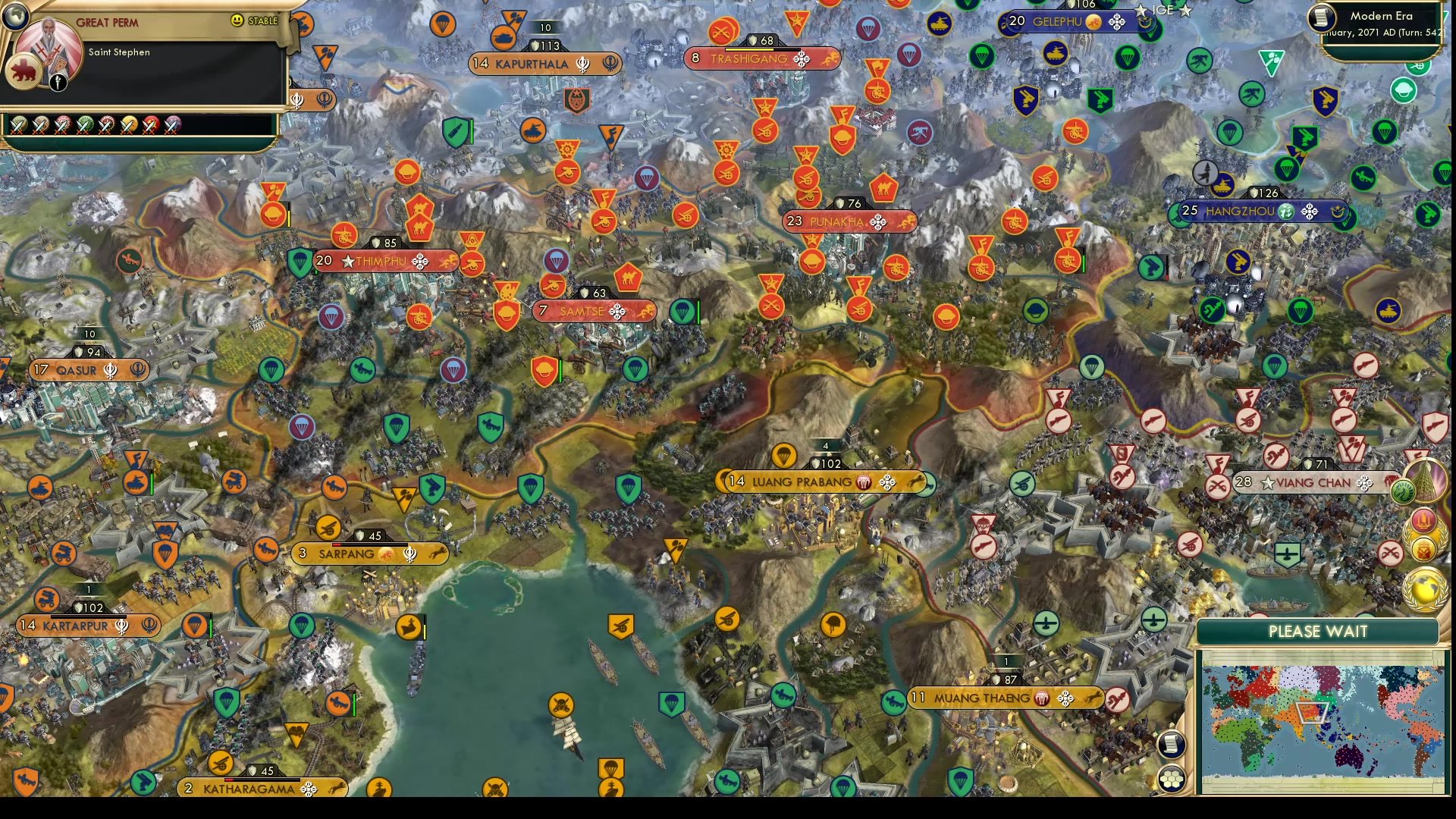
Task: Click the bear emblem on Great Perm panel
Action: pyautogui.click(x=25, y=69)
